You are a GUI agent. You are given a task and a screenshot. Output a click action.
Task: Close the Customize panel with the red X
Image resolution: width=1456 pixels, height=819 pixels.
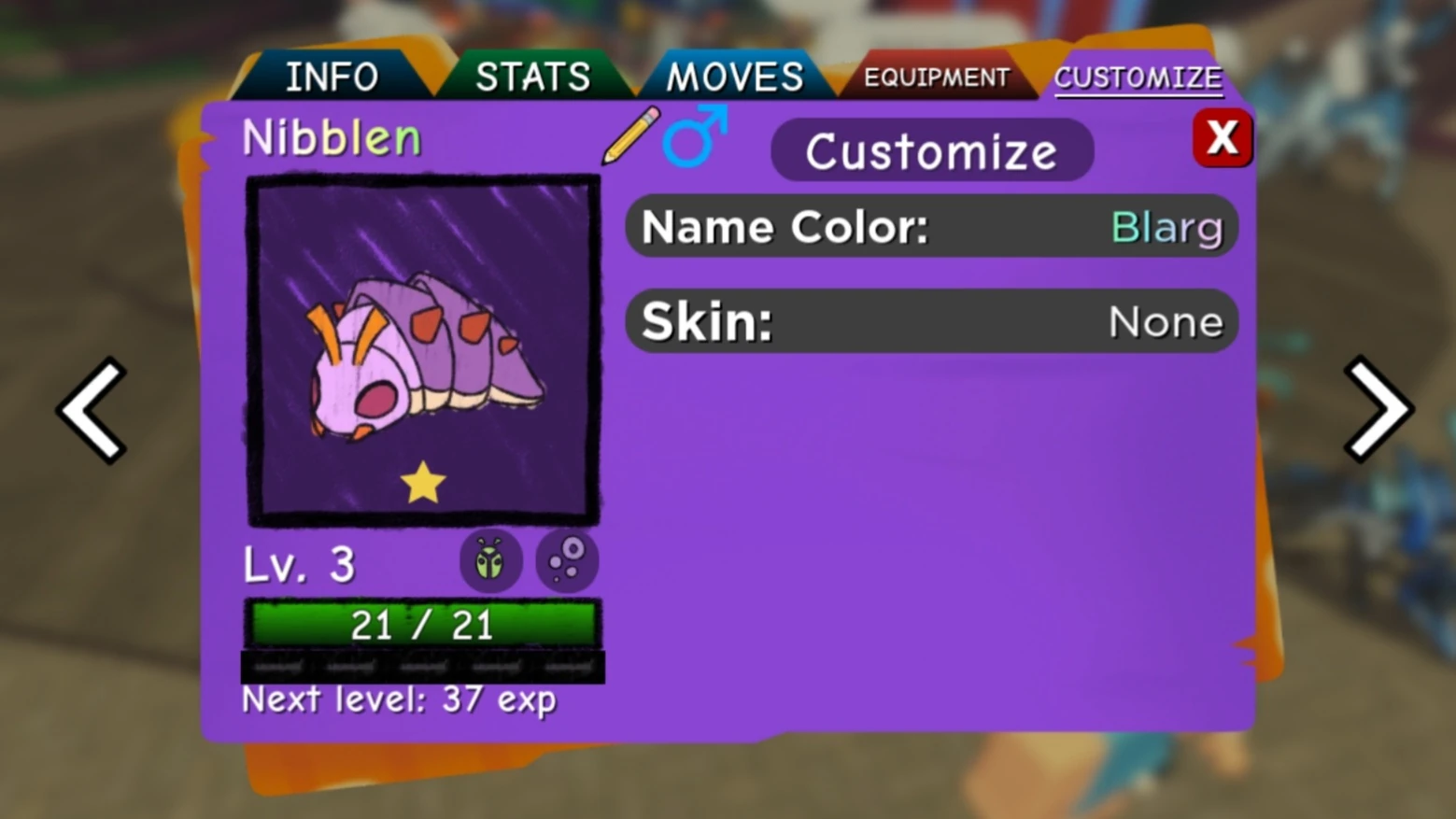(x=1223, y=137)
